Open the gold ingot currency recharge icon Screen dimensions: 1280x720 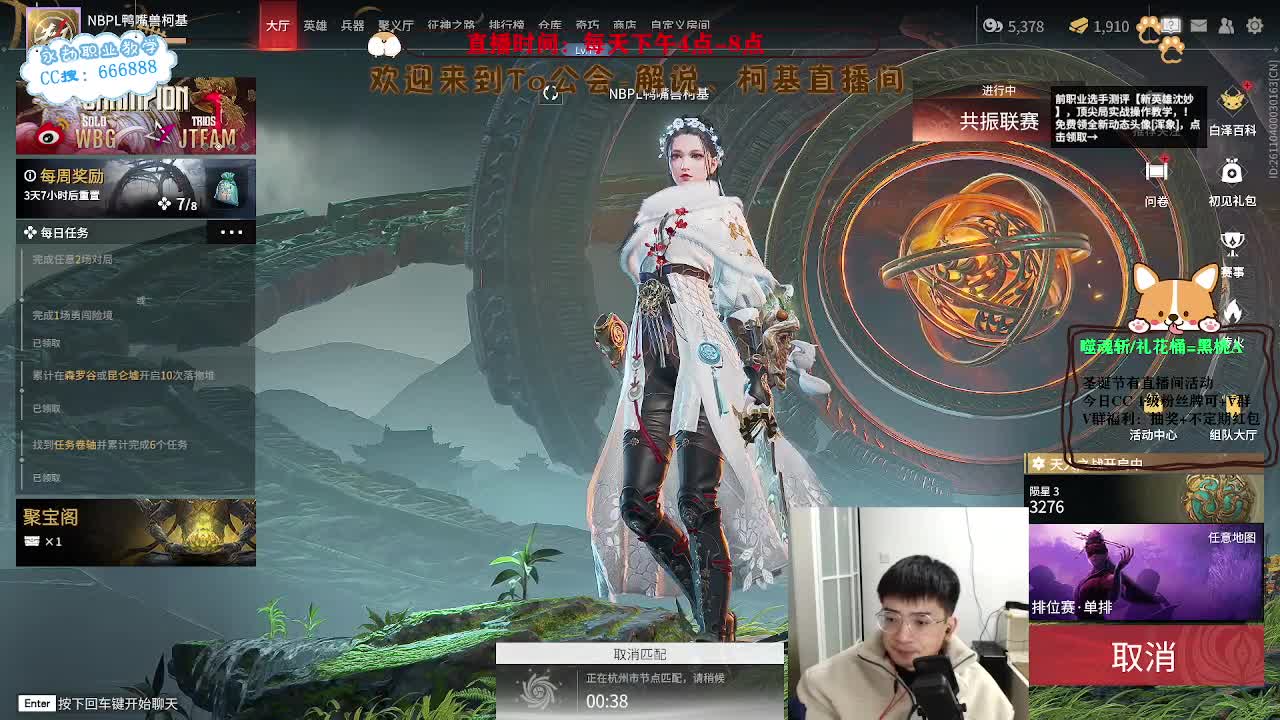[1078, 26]
